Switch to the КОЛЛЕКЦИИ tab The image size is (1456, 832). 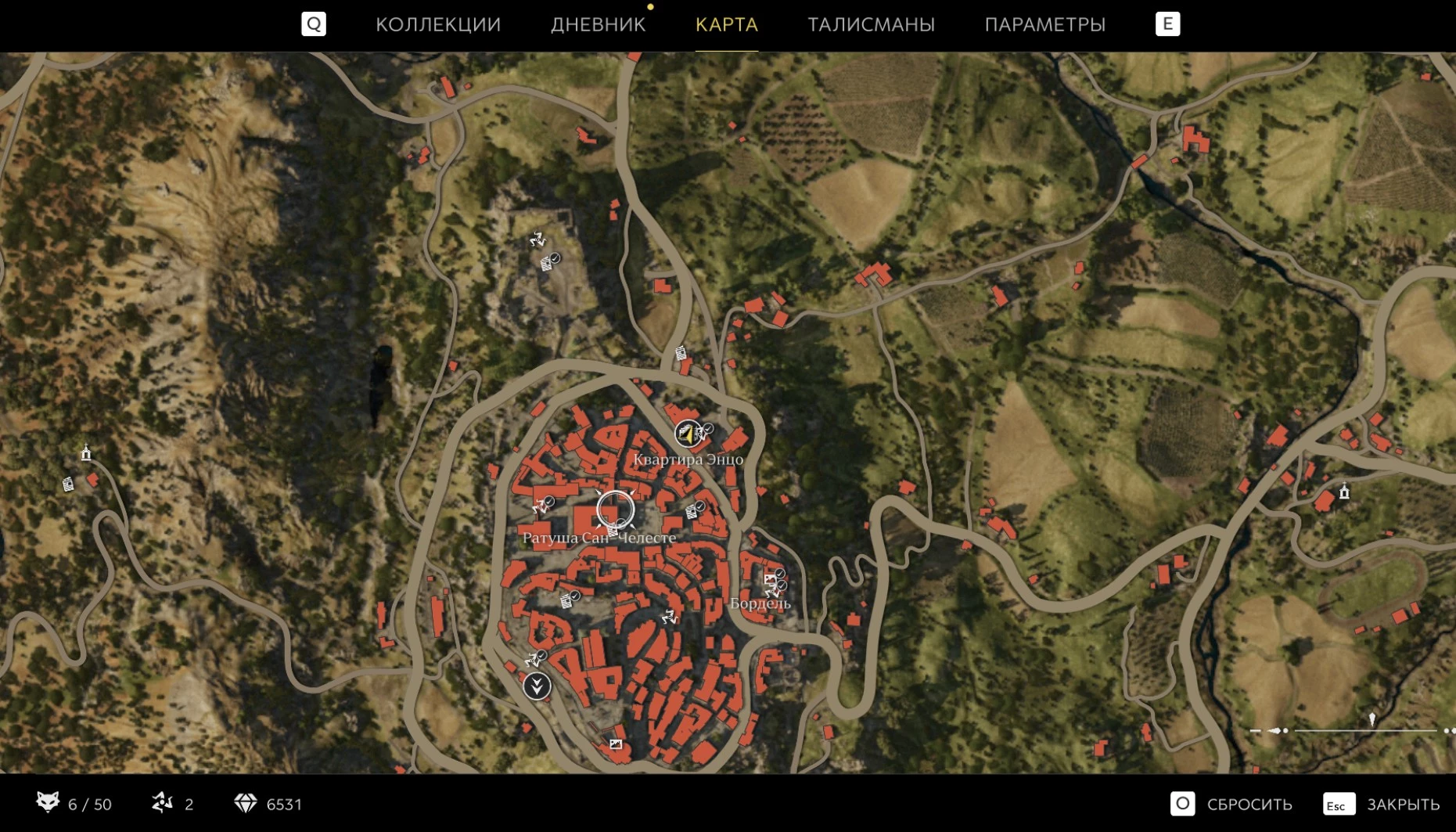pyautogui.click(x=438, y=24)
